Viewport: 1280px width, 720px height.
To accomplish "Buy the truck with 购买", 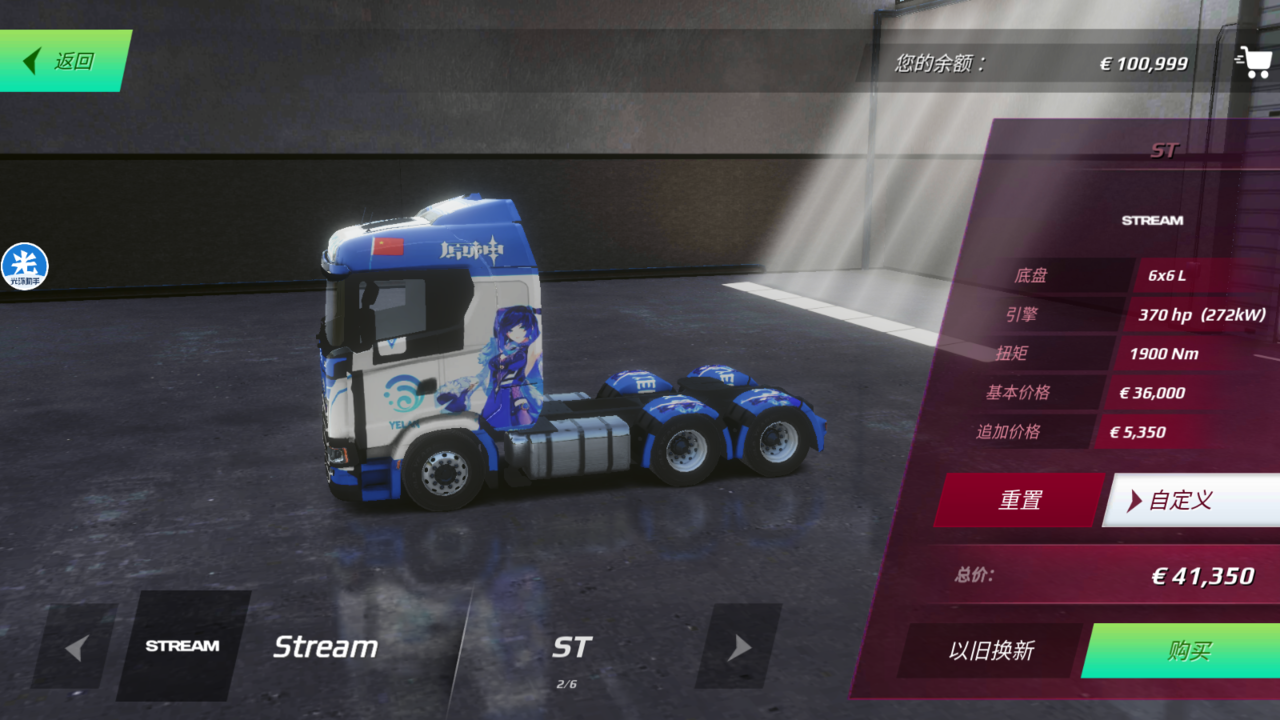I will [1187, 651].
